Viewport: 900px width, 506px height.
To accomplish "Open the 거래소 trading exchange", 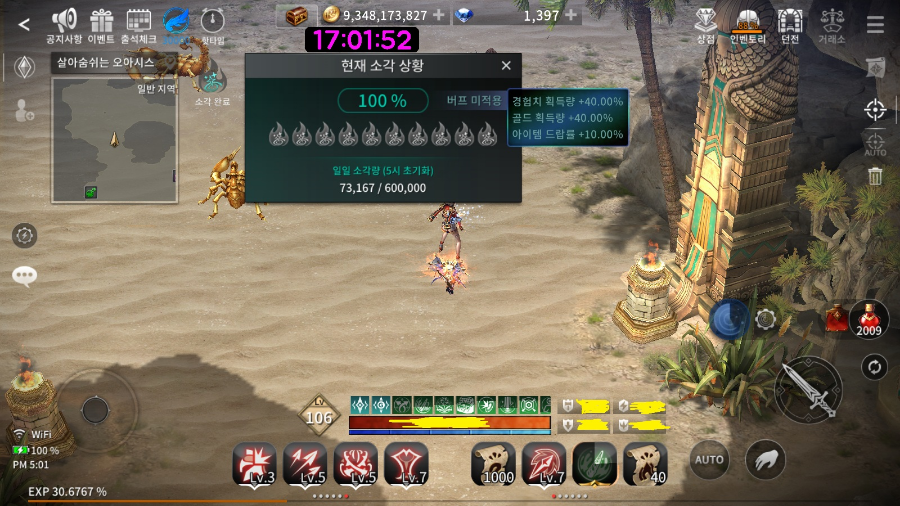I will pos(831,22).
